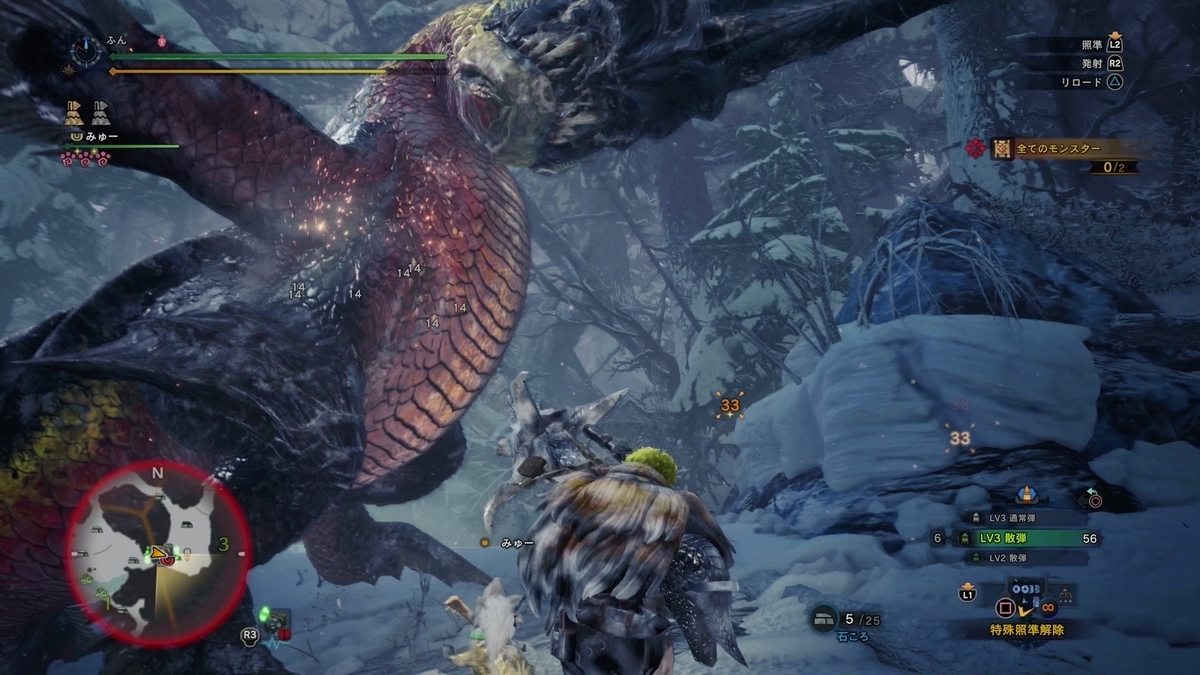Click the red paw print gadget icons
Image resolution: width=1200 pixels, height=675 pixels.
84,158
